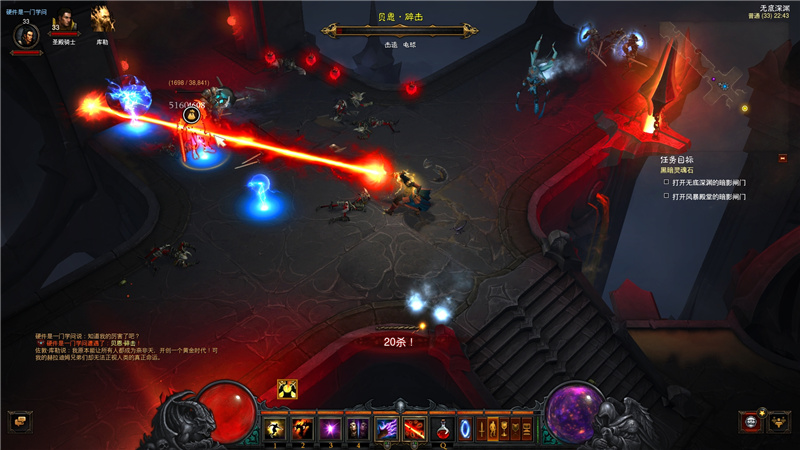Image resolution: width=800 pixels, height=450 pixels.
Task: Use the twin purple figures skill in slot 4
Action: click(x=357, y=429)
